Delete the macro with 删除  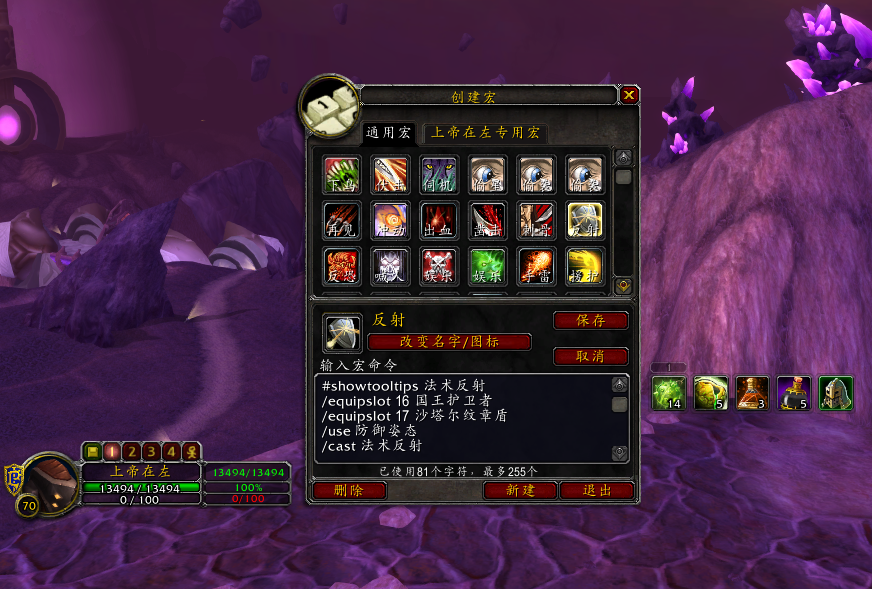pos(349,491)
